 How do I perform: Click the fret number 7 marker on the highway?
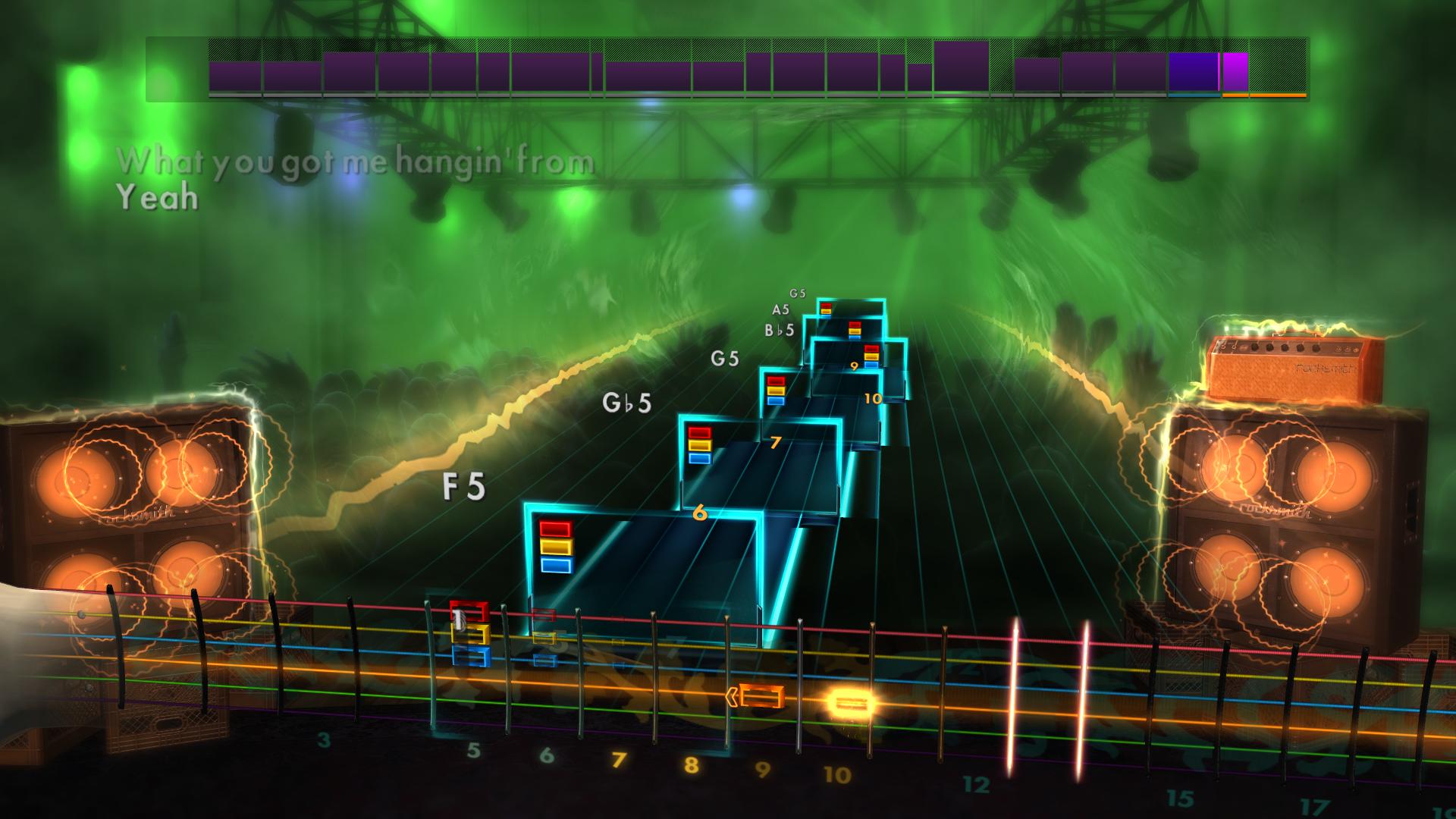click(775, 442)
